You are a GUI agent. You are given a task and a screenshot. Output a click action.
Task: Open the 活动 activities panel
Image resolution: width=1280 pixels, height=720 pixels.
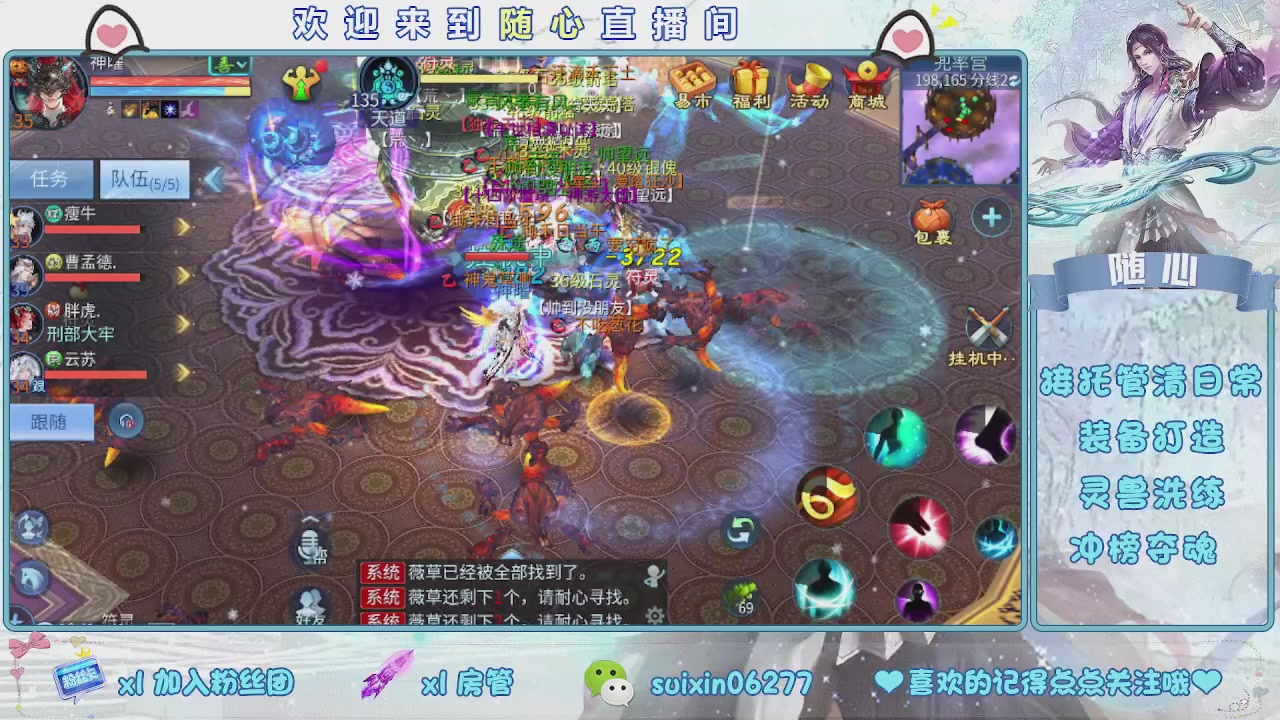pos(808,80)
